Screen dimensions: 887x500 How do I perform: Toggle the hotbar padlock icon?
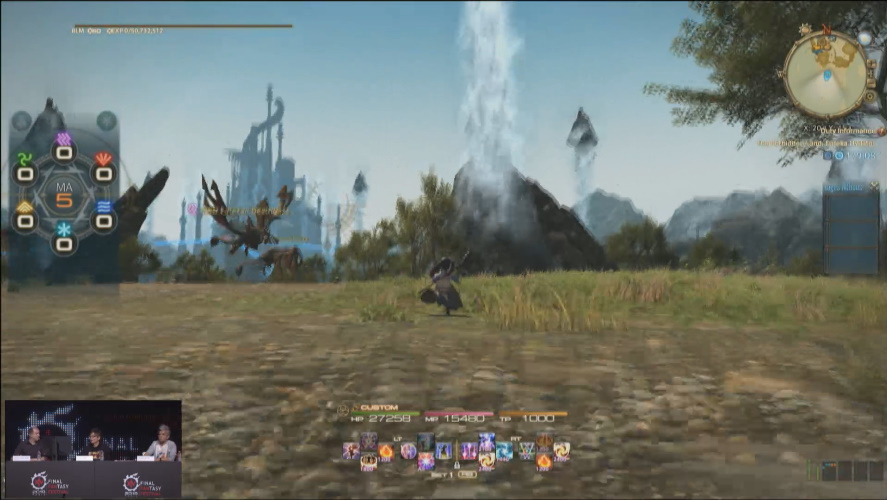pos(457,465)
